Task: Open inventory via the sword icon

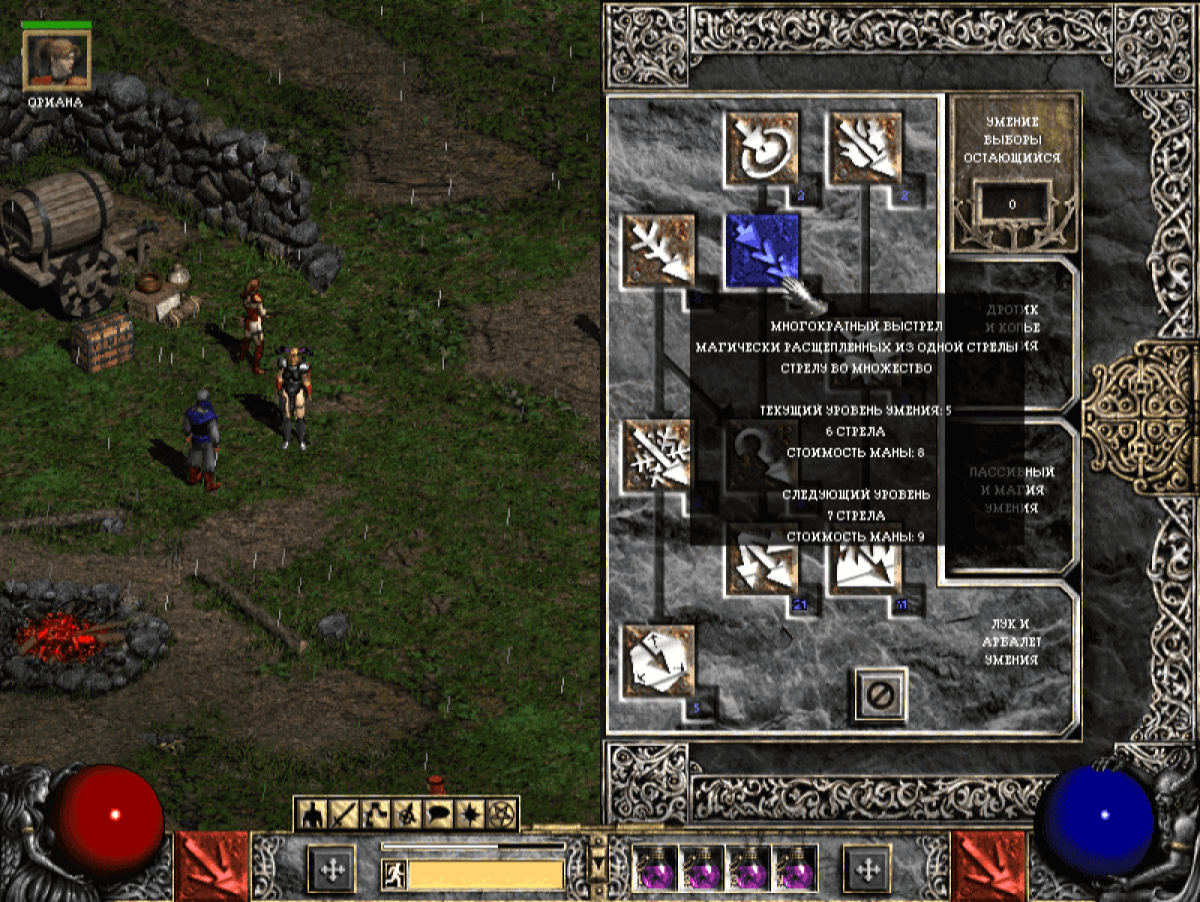Action: tap(344, 815)
